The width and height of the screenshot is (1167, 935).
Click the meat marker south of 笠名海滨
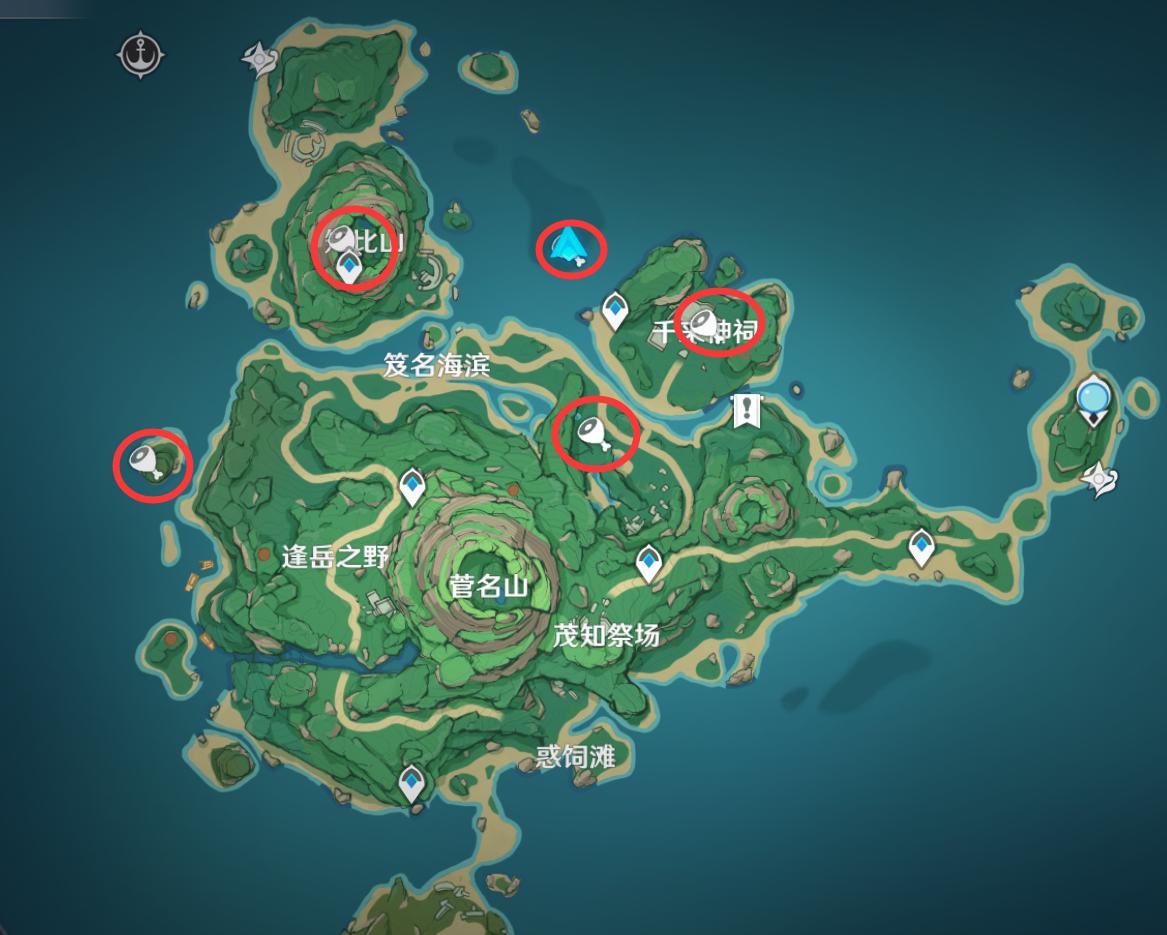(593, 435)
